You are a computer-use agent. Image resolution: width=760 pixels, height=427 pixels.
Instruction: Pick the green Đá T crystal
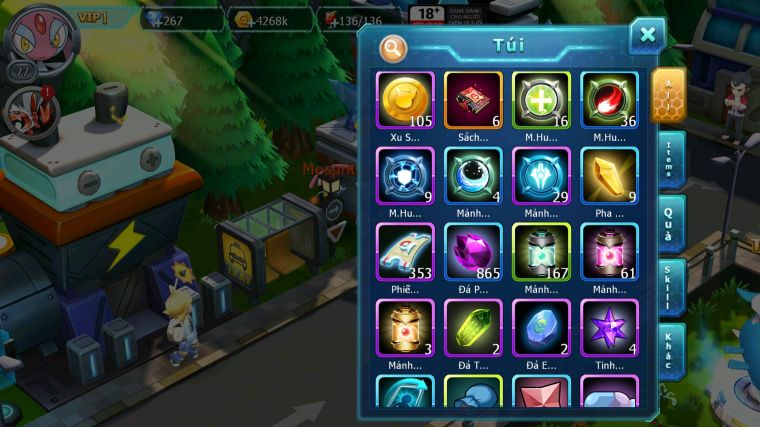pyautogui.click(x=473, y=327)
